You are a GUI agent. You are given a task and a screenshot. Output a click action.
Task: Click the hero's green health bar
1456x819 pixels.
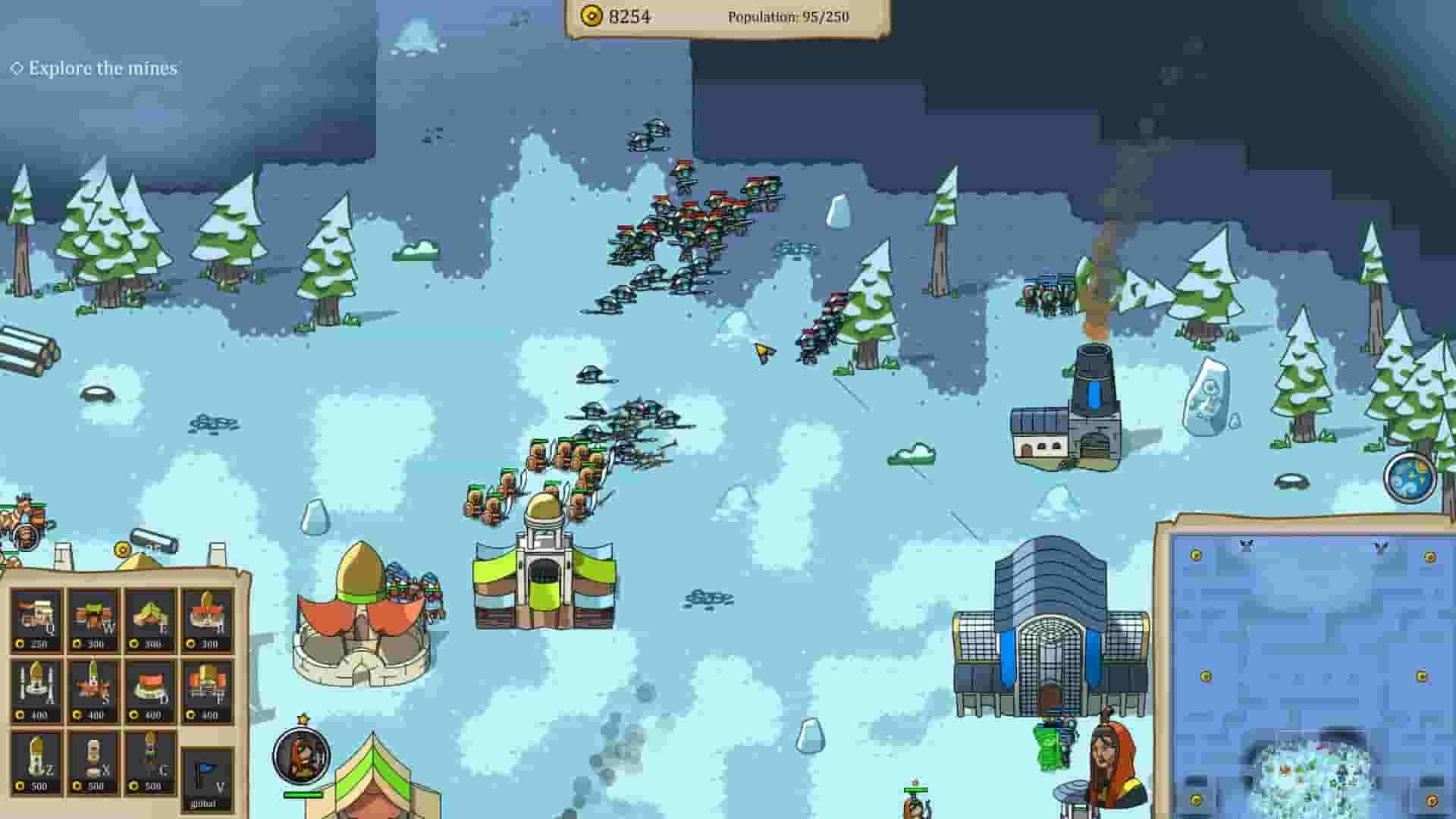[303, 795]
